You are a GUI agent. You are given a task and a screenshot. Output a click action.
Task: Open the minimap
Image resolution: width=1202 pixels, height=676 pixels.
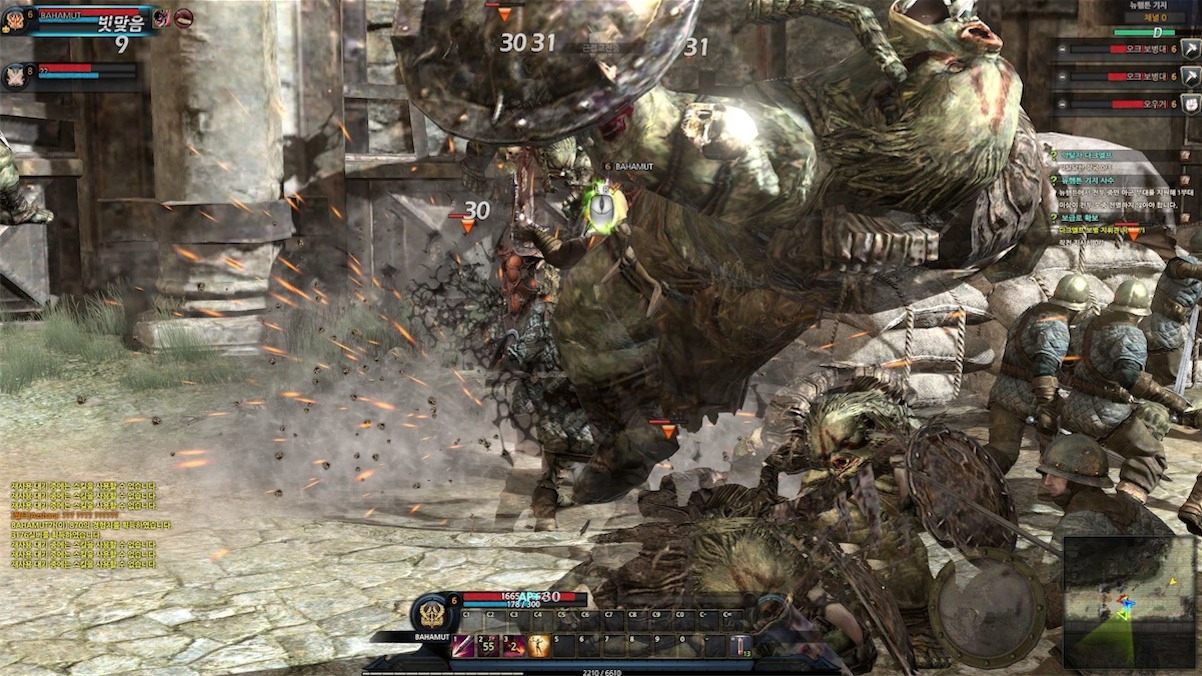click(x=1130, y=602)
